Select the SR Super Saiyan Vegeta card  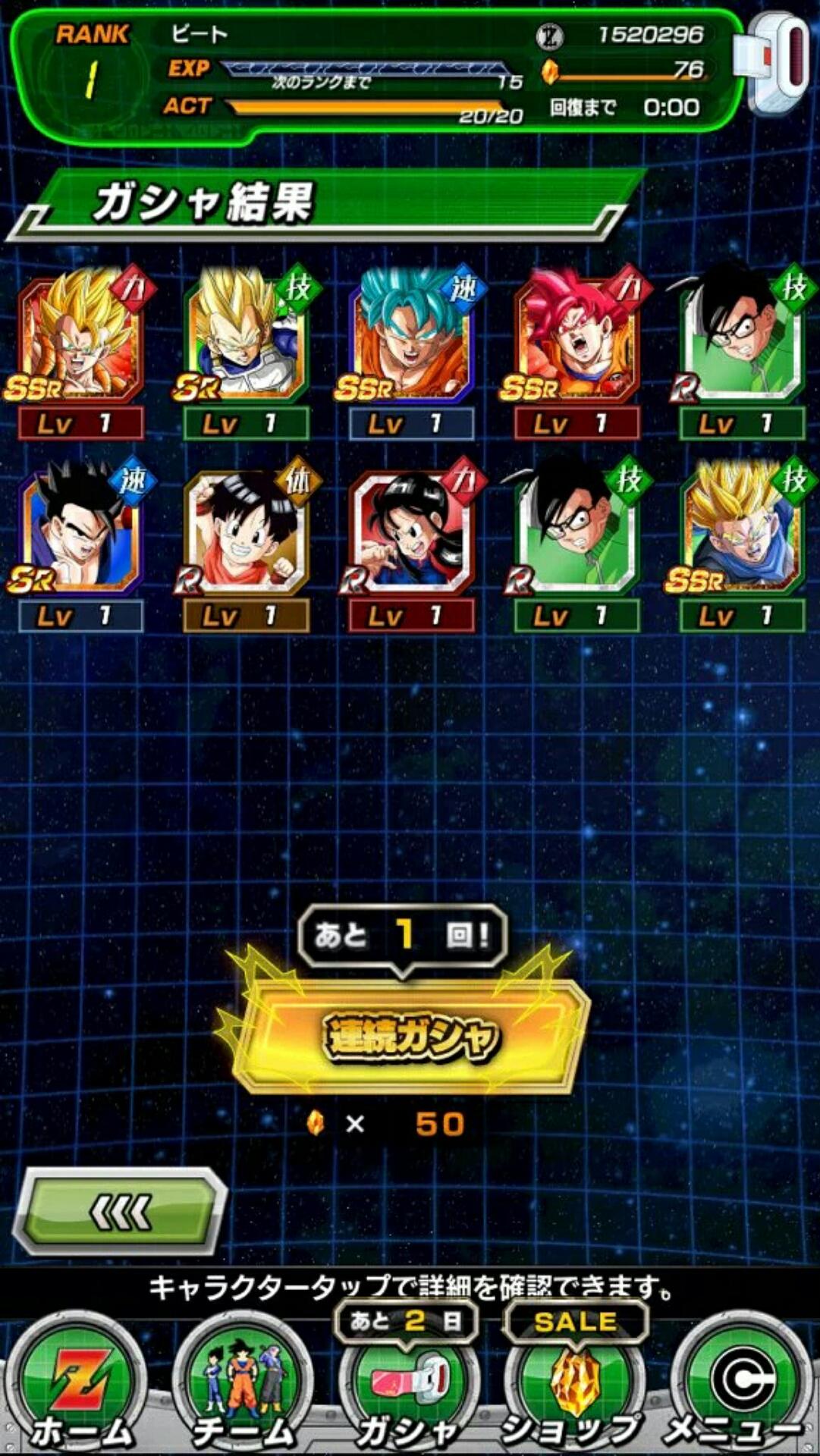click(246, 339)
